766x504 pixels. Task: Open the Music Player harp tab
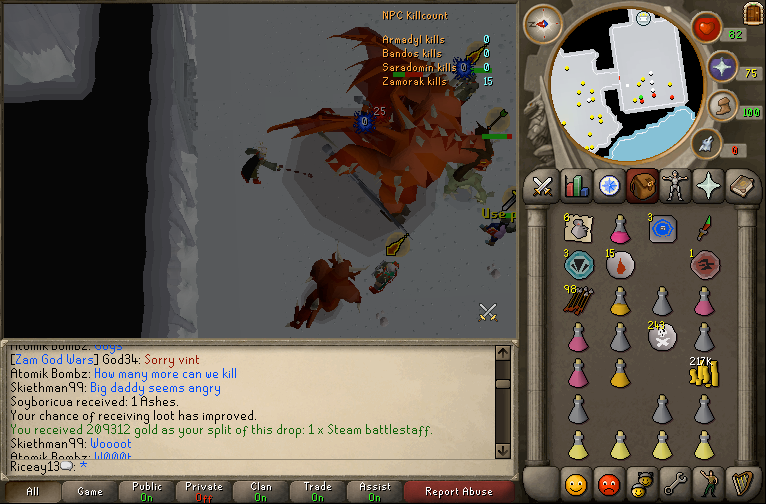coord(740,483)
